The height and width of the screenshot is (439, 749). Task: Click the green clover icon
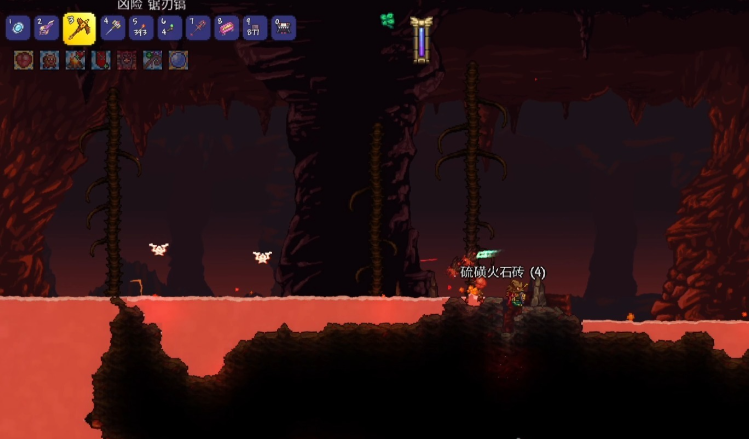point(388,20)
